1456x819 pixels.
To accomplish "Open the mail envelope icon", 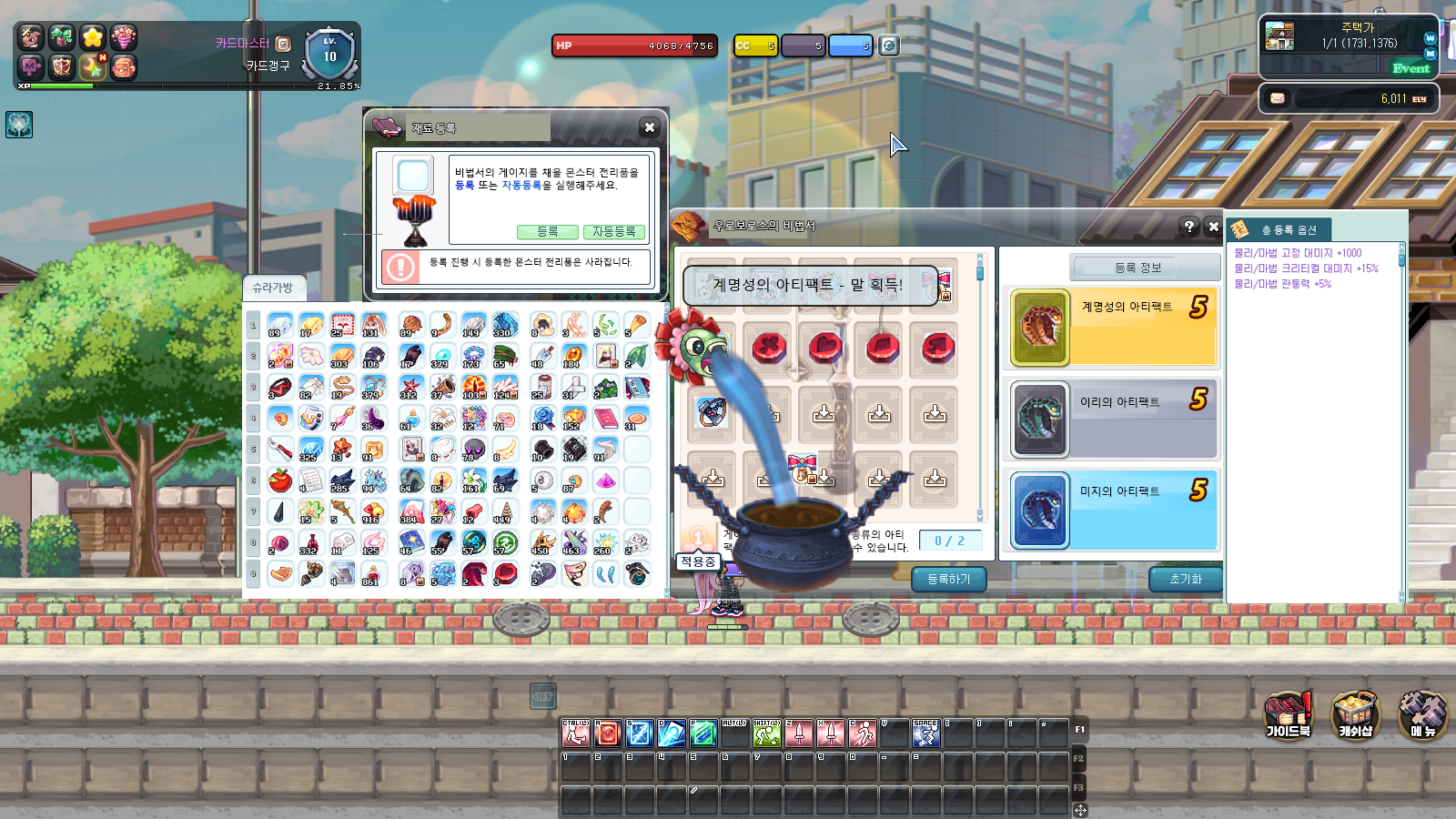I will pyautogui.click(x=1278, y=98).
